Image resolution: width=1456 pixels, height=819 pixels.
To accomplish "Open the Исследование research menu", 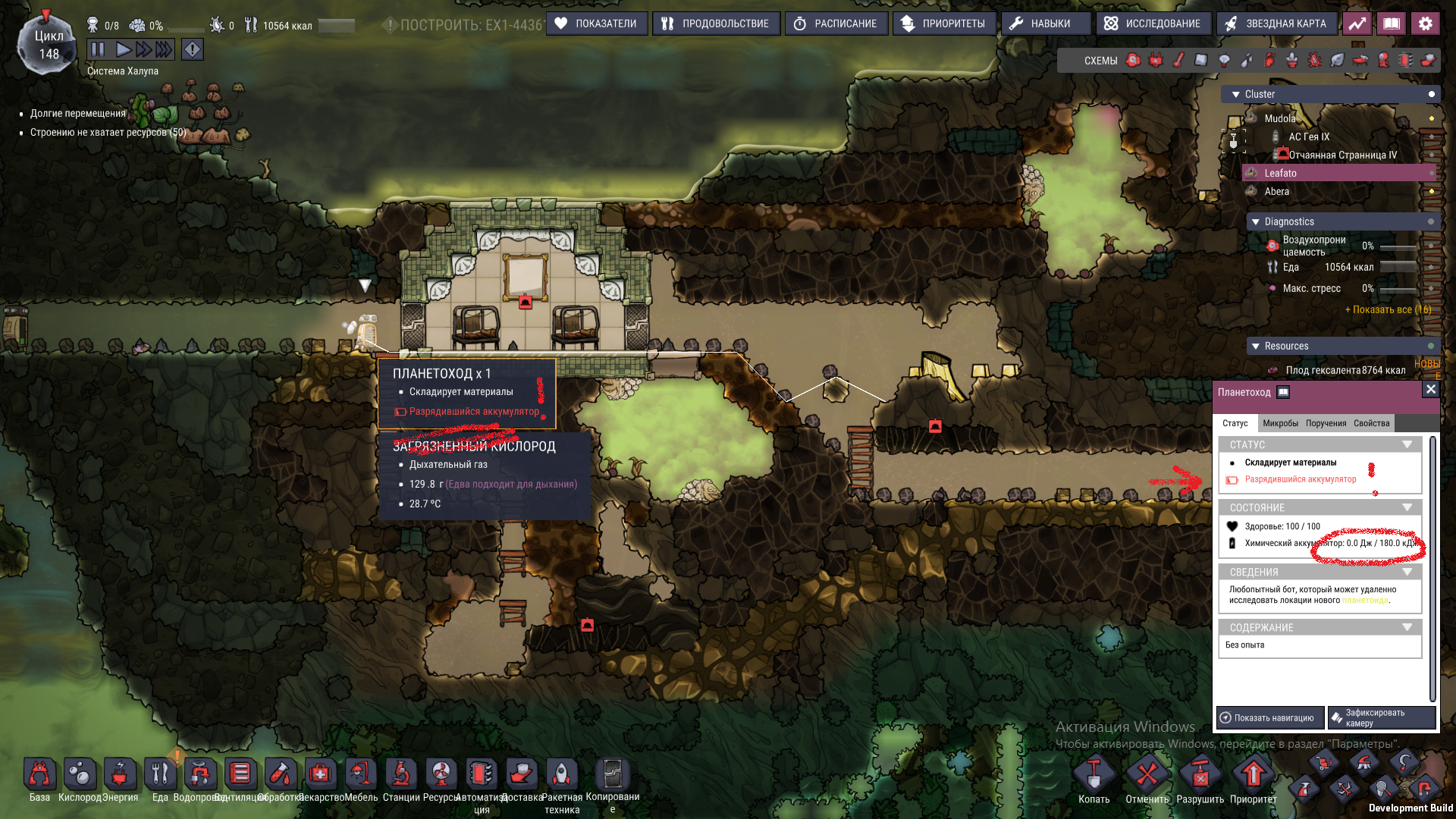I will click(1153, 24).
